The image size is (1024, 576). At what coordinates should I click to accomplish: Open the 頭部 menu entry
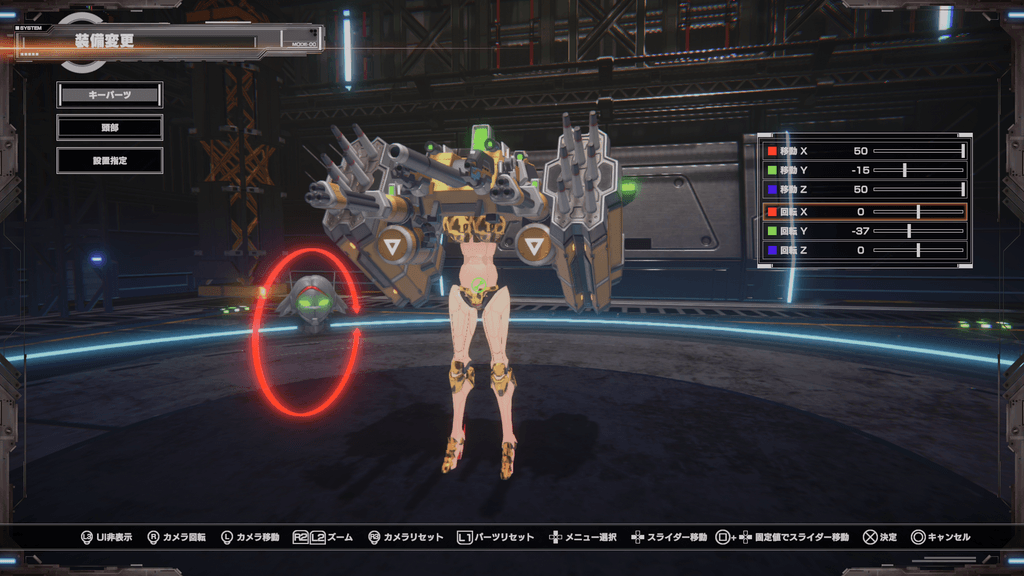(x=109, y=127)
